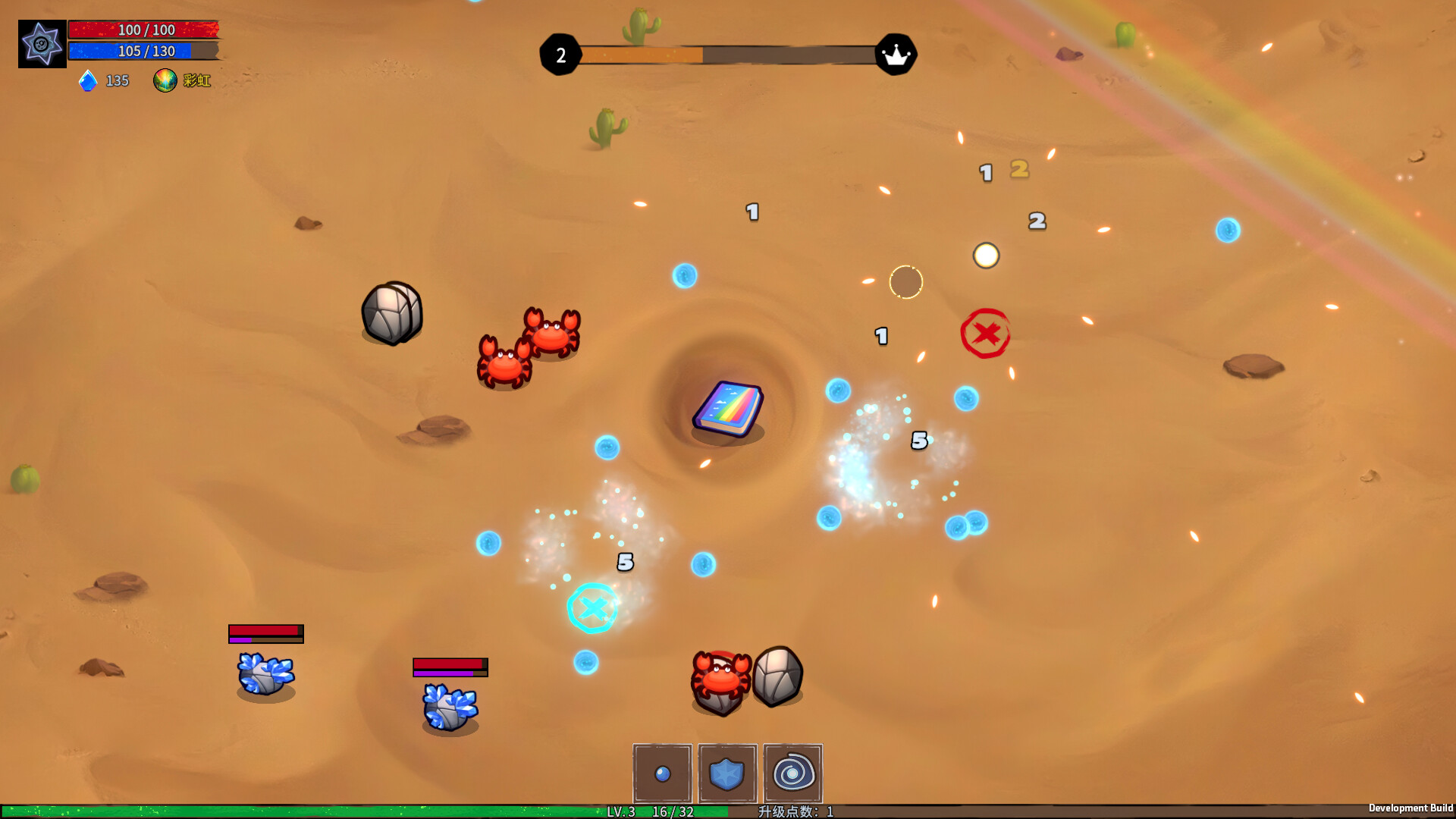Click the red health bar showing 100/100
This screenshot has width=1456, height=819.
point(144,30)
